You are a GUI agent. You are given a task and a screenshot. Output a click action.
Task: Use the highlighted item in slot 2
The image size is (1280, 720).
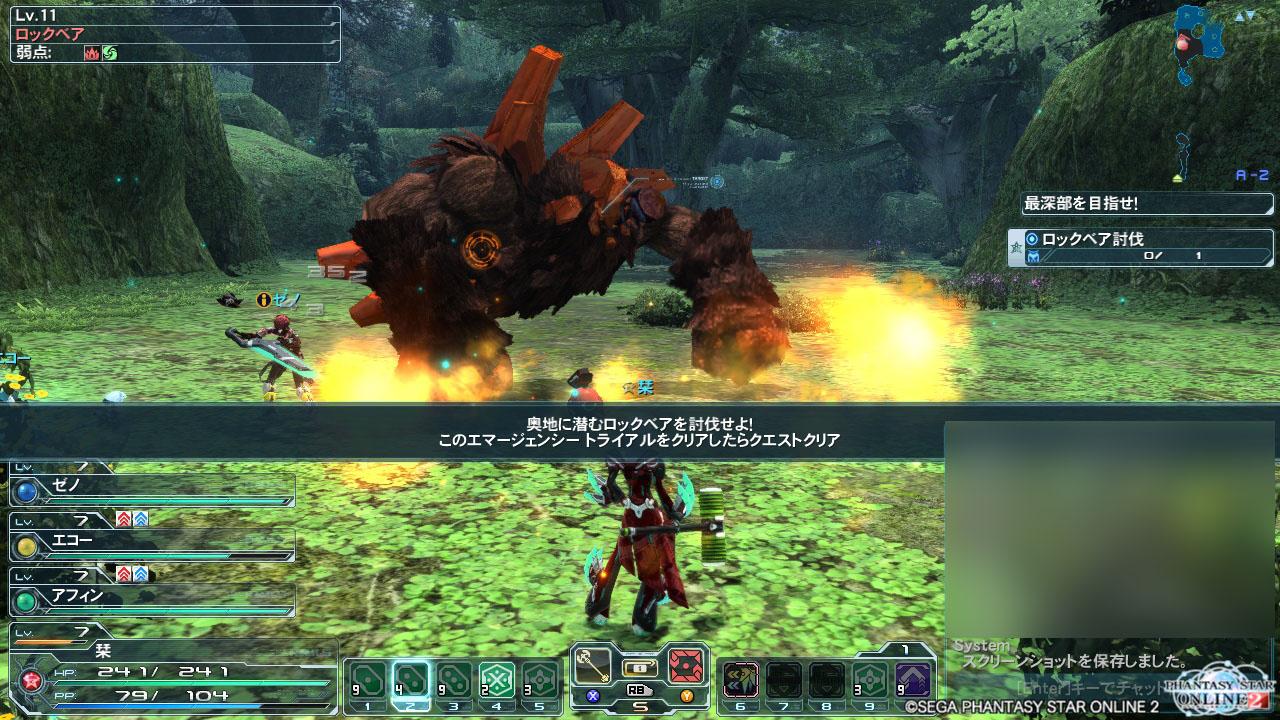[410, 680]
